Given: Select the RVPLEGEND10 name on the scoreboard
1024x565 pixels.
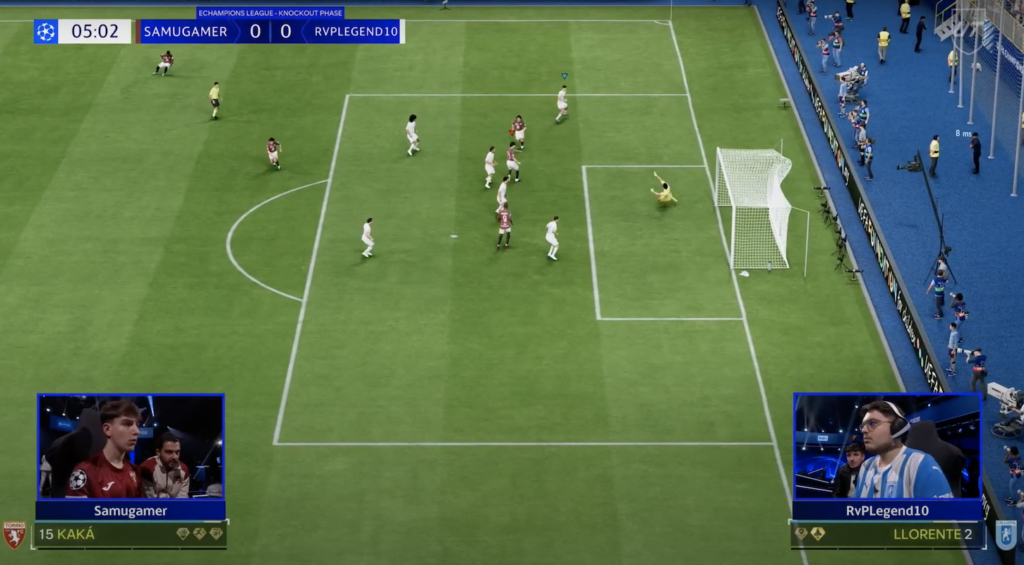Looking at the screenshot, I should 356,31.
